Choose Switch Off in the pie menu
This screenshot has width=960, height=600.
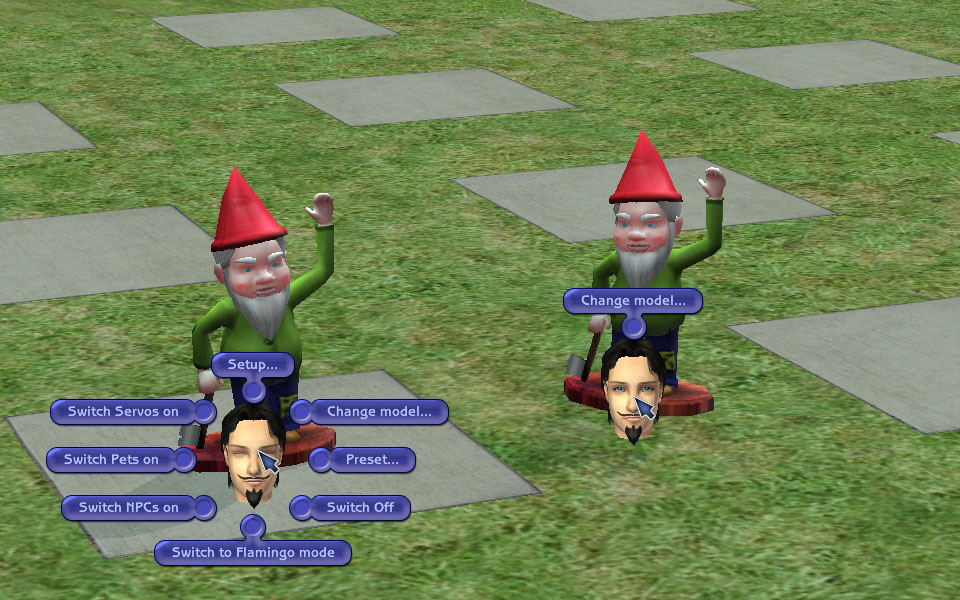tap(360, 508)
